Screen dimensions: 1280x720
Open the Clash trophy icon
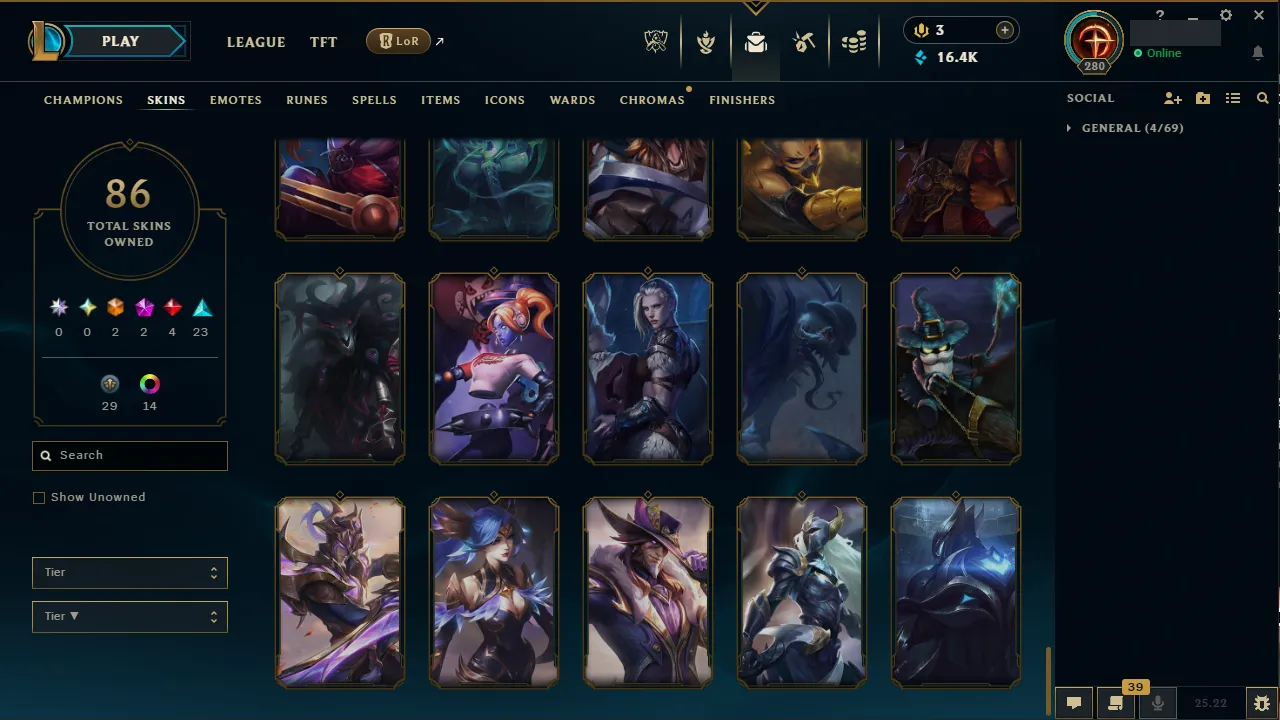tap(706, 41)
